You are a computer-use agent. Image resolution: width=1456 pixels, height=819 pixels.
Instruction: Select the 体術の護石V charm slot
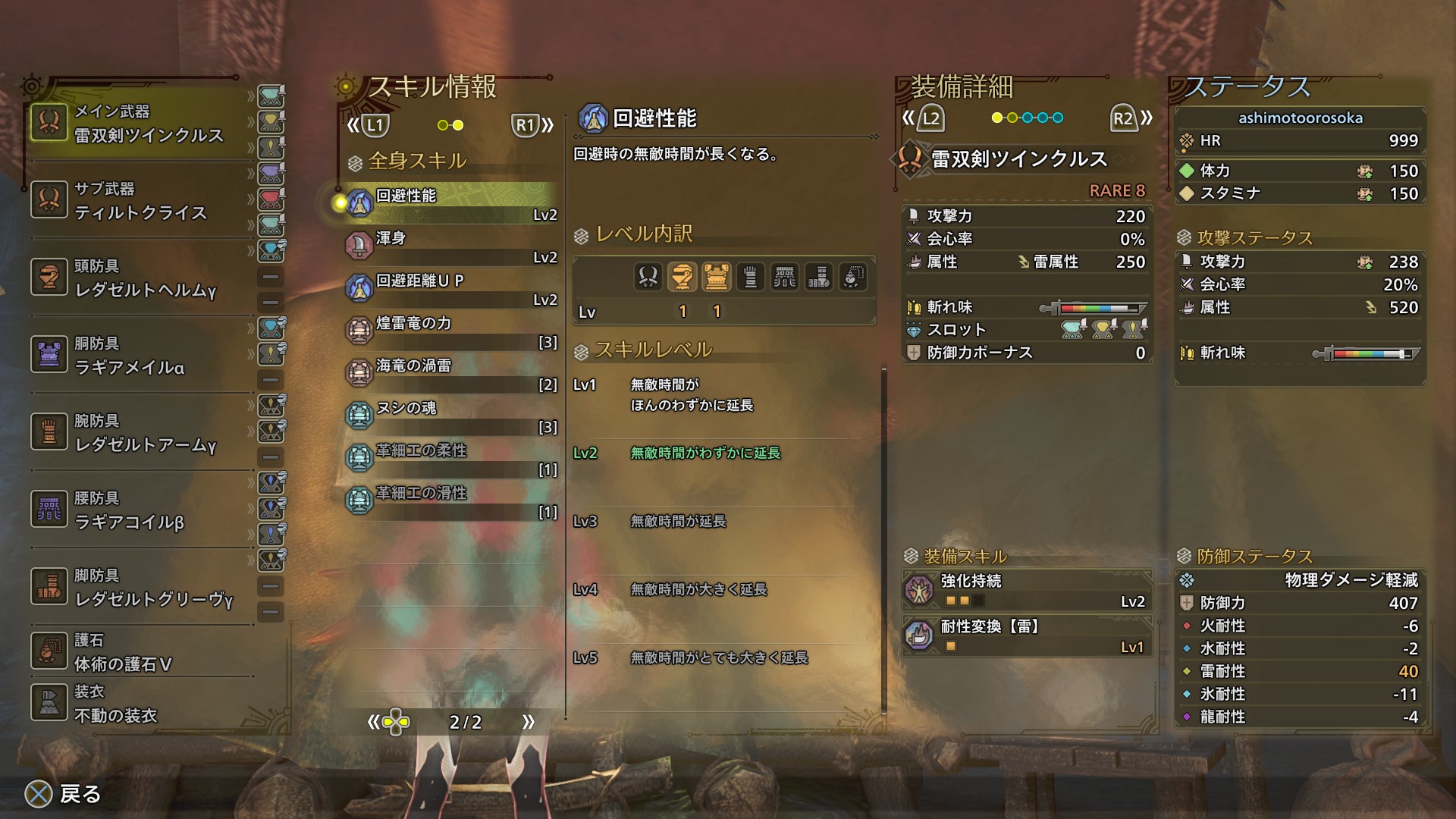140,652
